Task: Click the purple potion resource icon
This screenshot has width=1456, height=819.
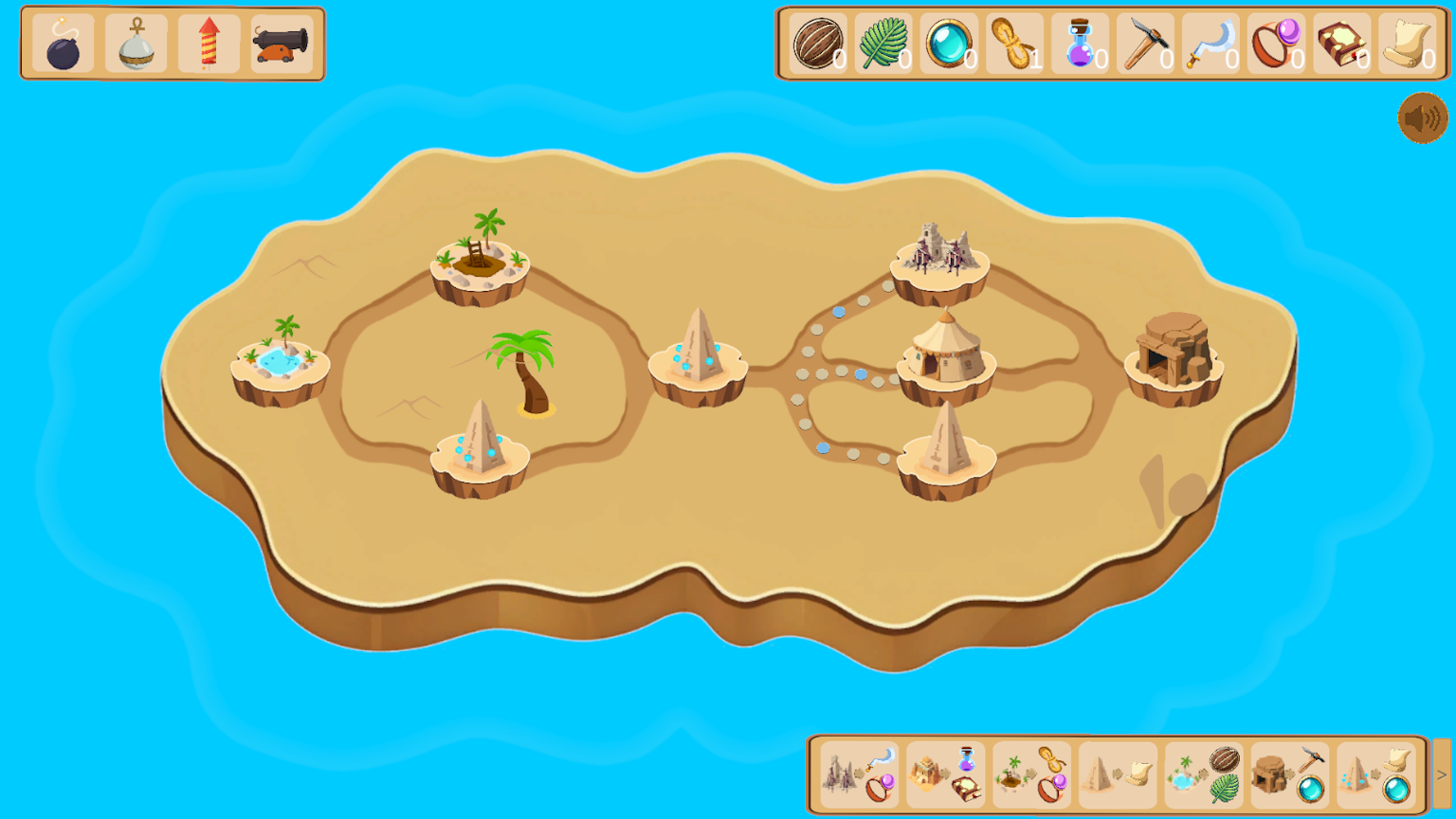Action: click(x=1080, y=42)
